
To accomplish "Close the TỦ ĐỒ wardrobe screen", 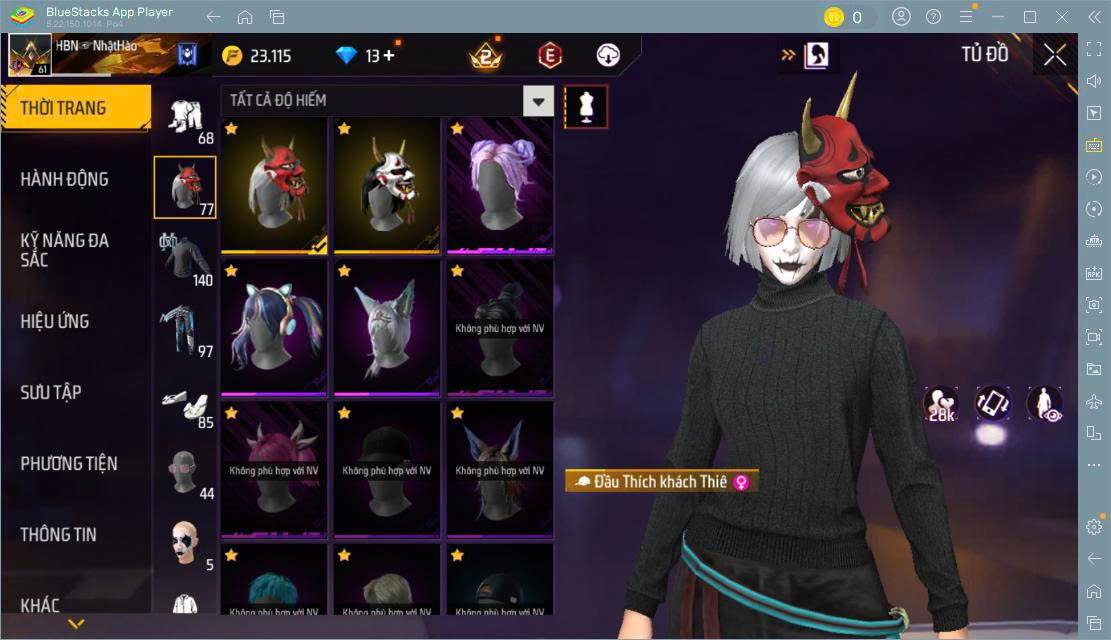I will click(1055, 55).
